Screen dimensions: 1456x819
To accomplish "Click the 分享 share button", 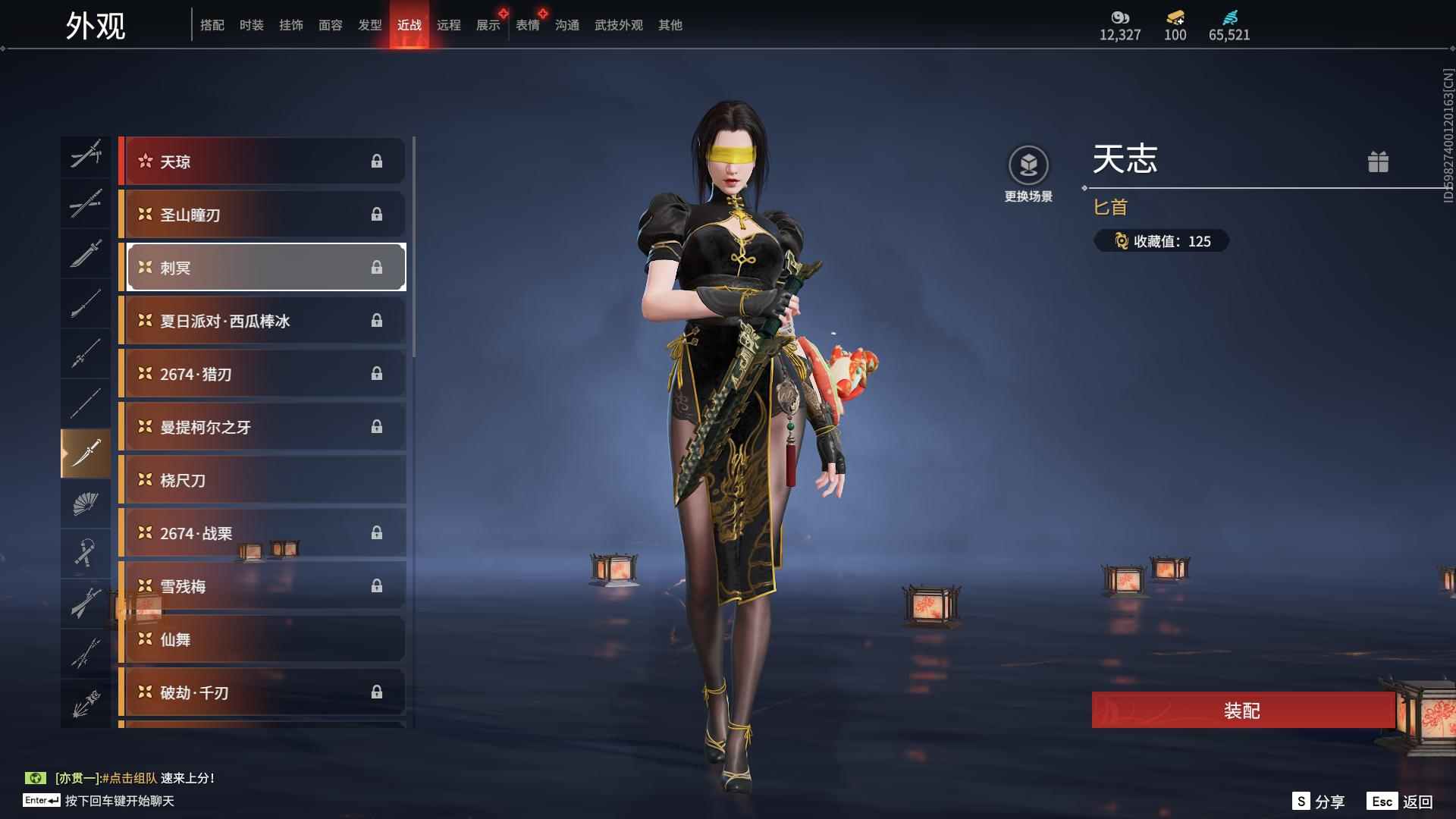I will pos(1319,802).
